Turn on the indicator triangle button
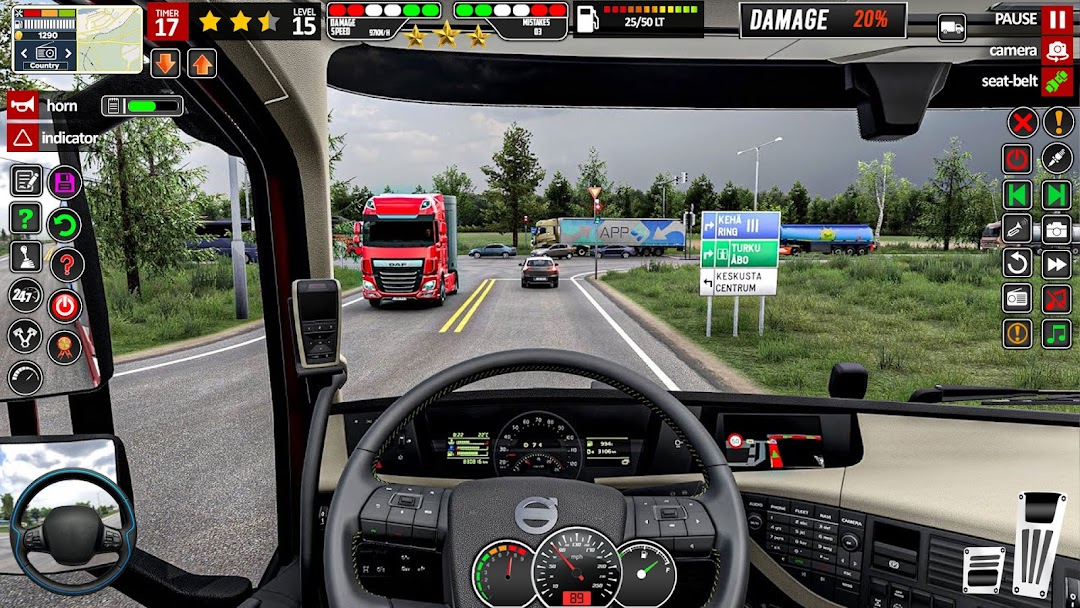Screen dimensions: 1080x608 tap(23, 138)
